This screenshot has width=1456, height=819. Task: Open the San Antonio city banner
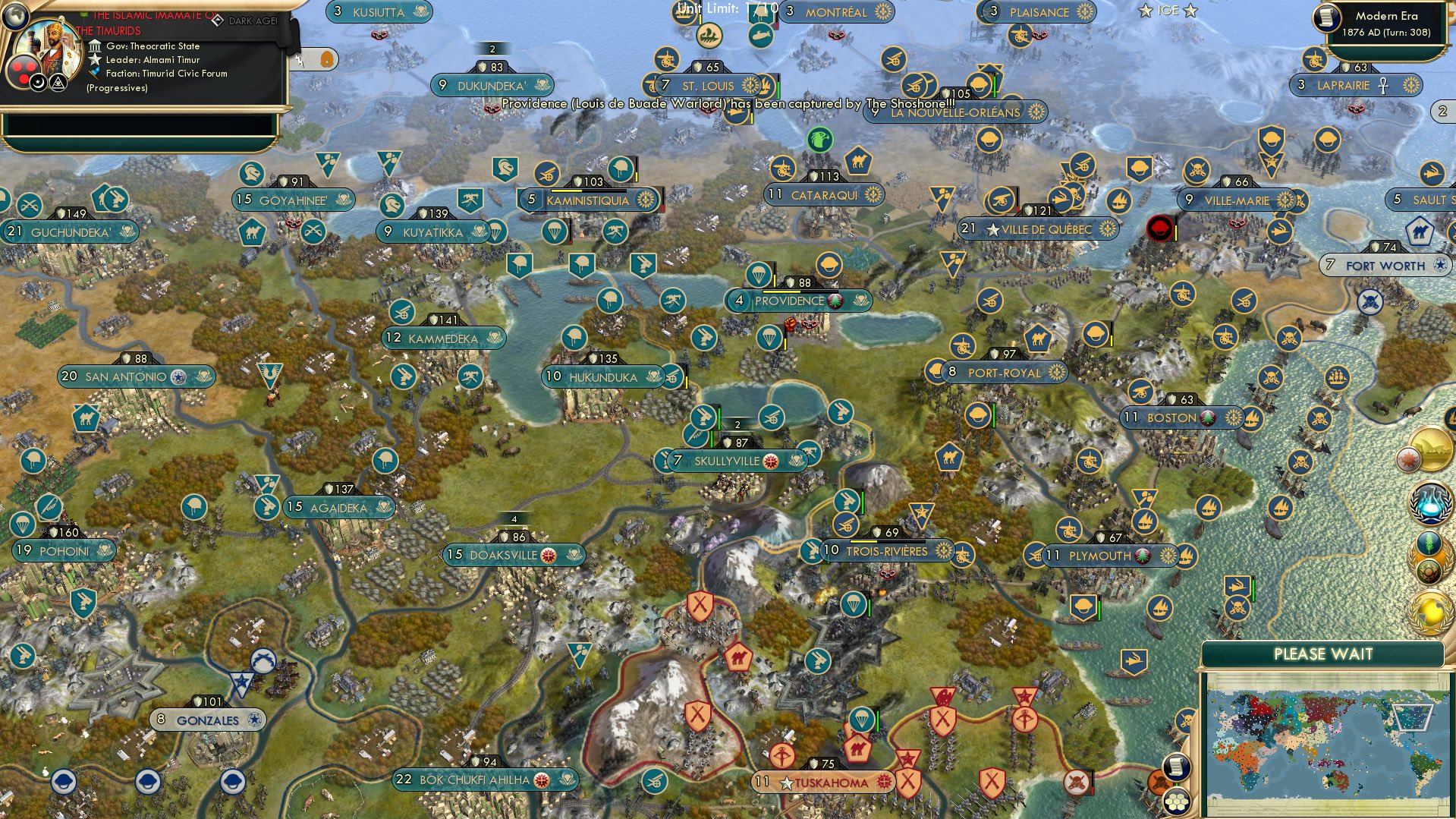click(x=136, y=376)
